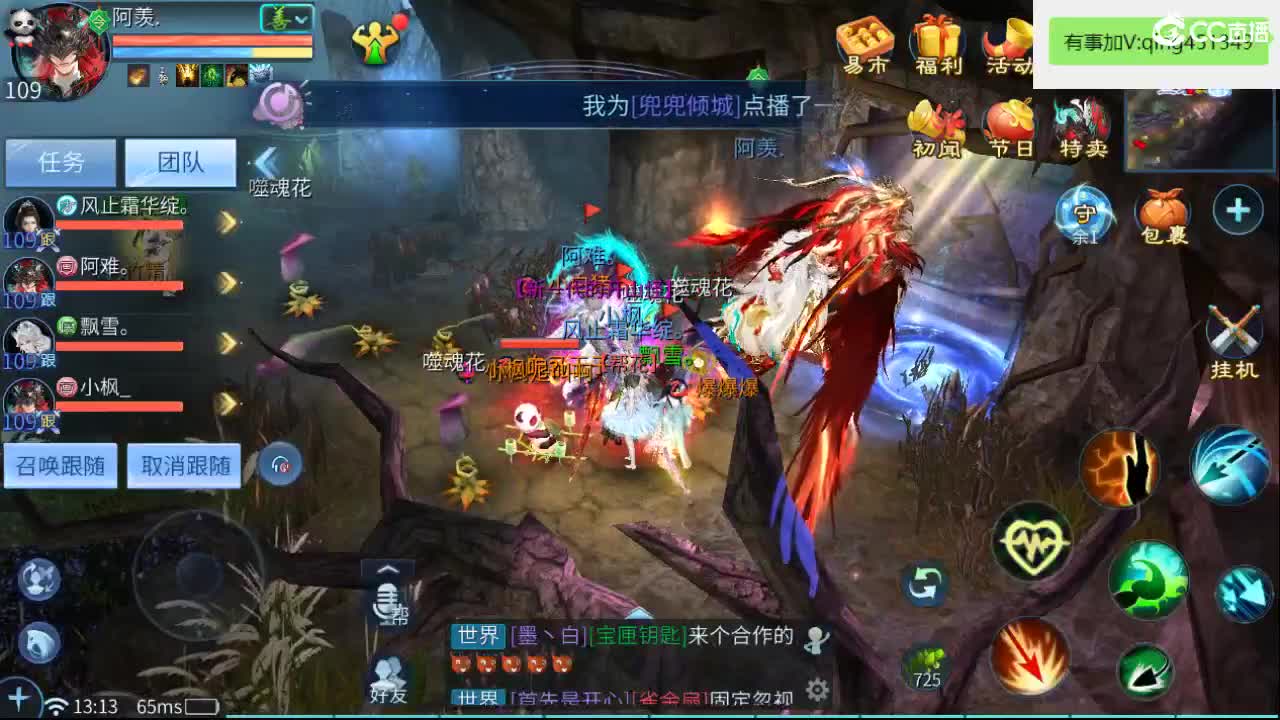Toggle the voice headset option

(x=279, y=461)
